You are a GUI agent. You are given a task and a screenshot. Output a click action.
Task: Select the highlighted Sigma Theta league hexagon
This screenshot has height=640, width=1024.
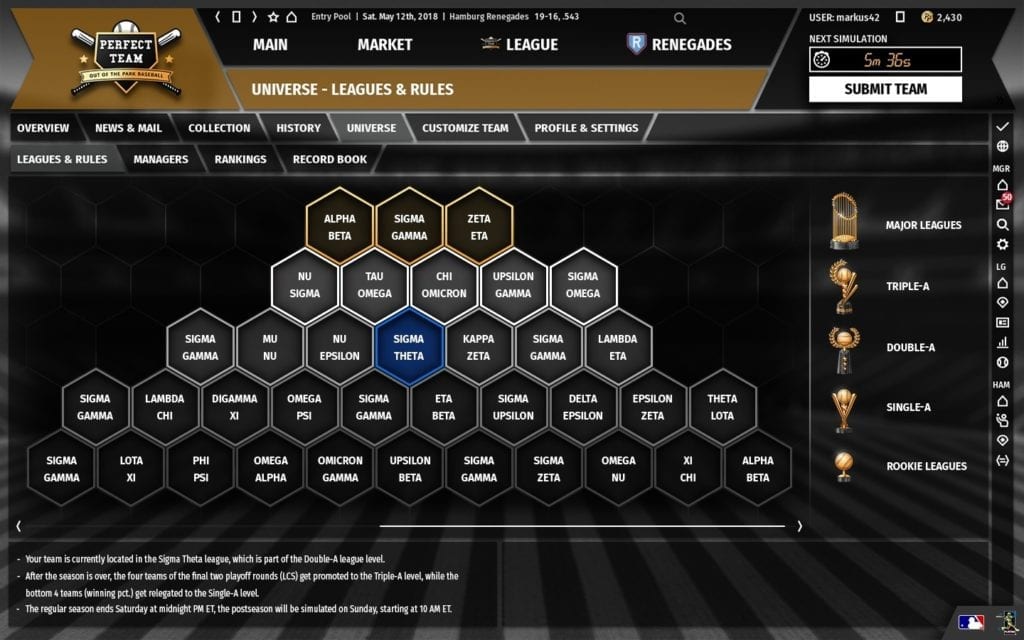[x=408, y=347]
